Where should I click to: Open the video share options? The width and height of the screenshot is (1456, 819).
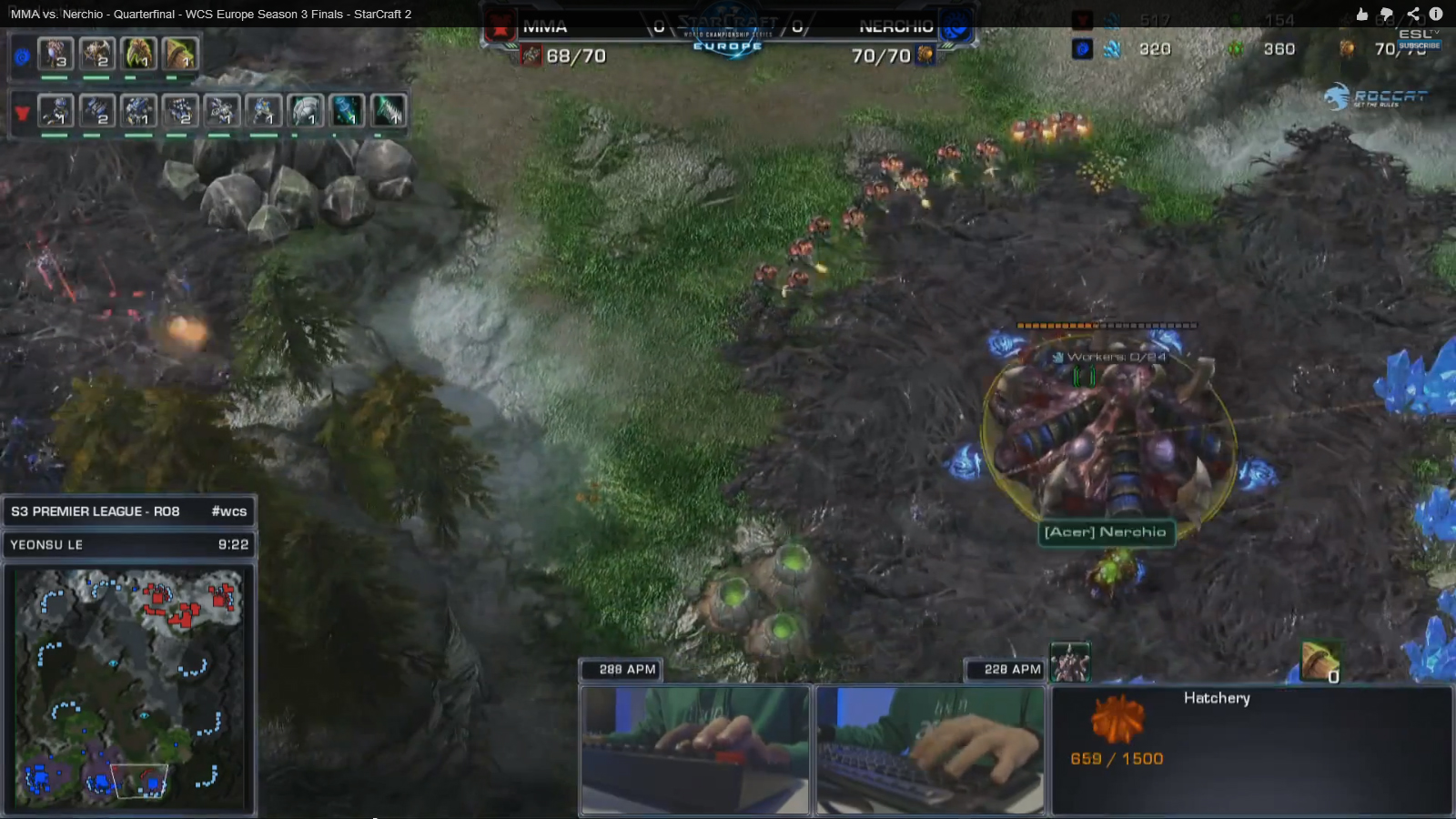click(1412, 14)
